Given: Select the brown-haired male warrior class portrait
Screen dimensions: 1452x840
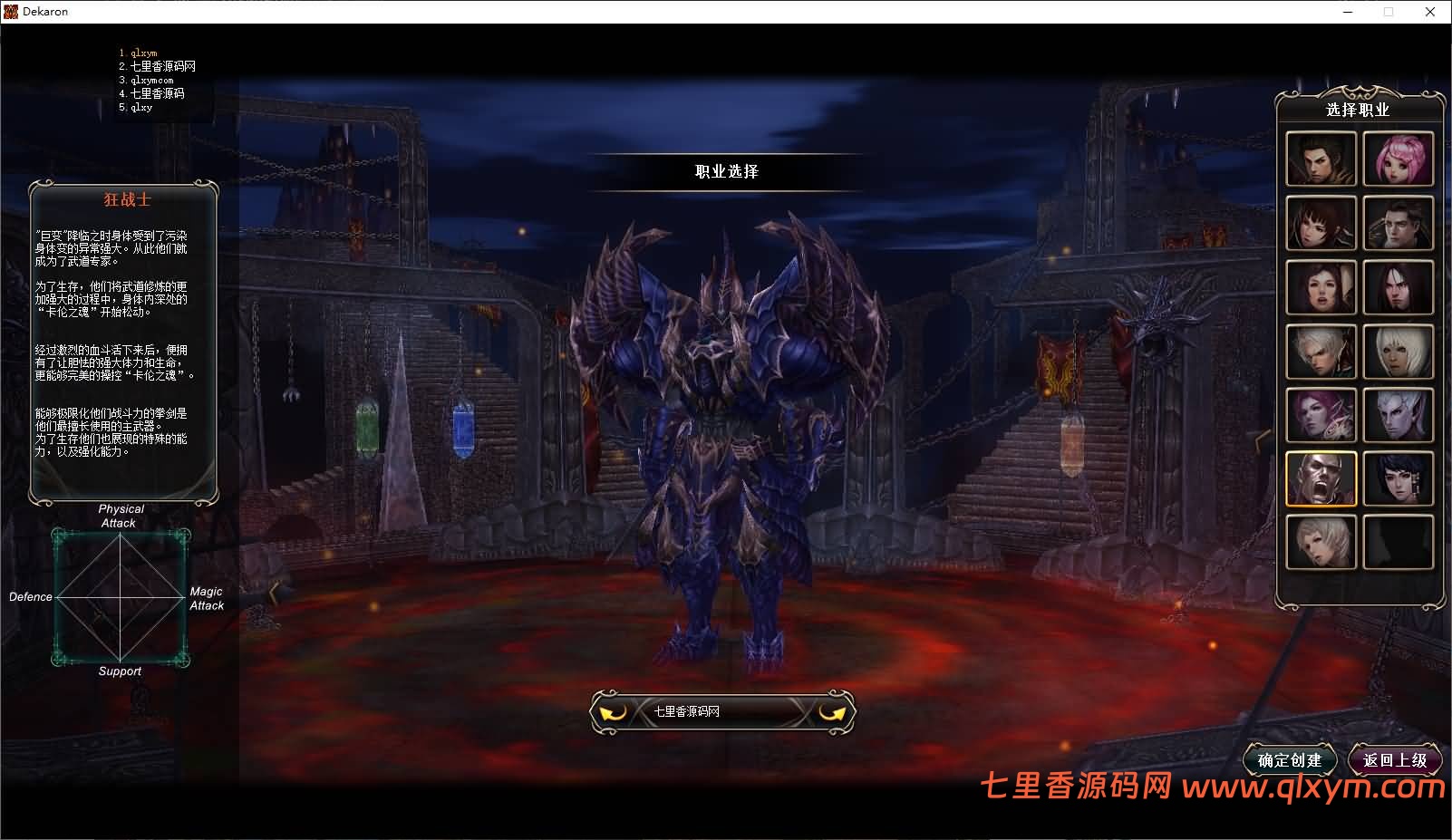Looking at the screenshot, I should tap(1321, 159).
